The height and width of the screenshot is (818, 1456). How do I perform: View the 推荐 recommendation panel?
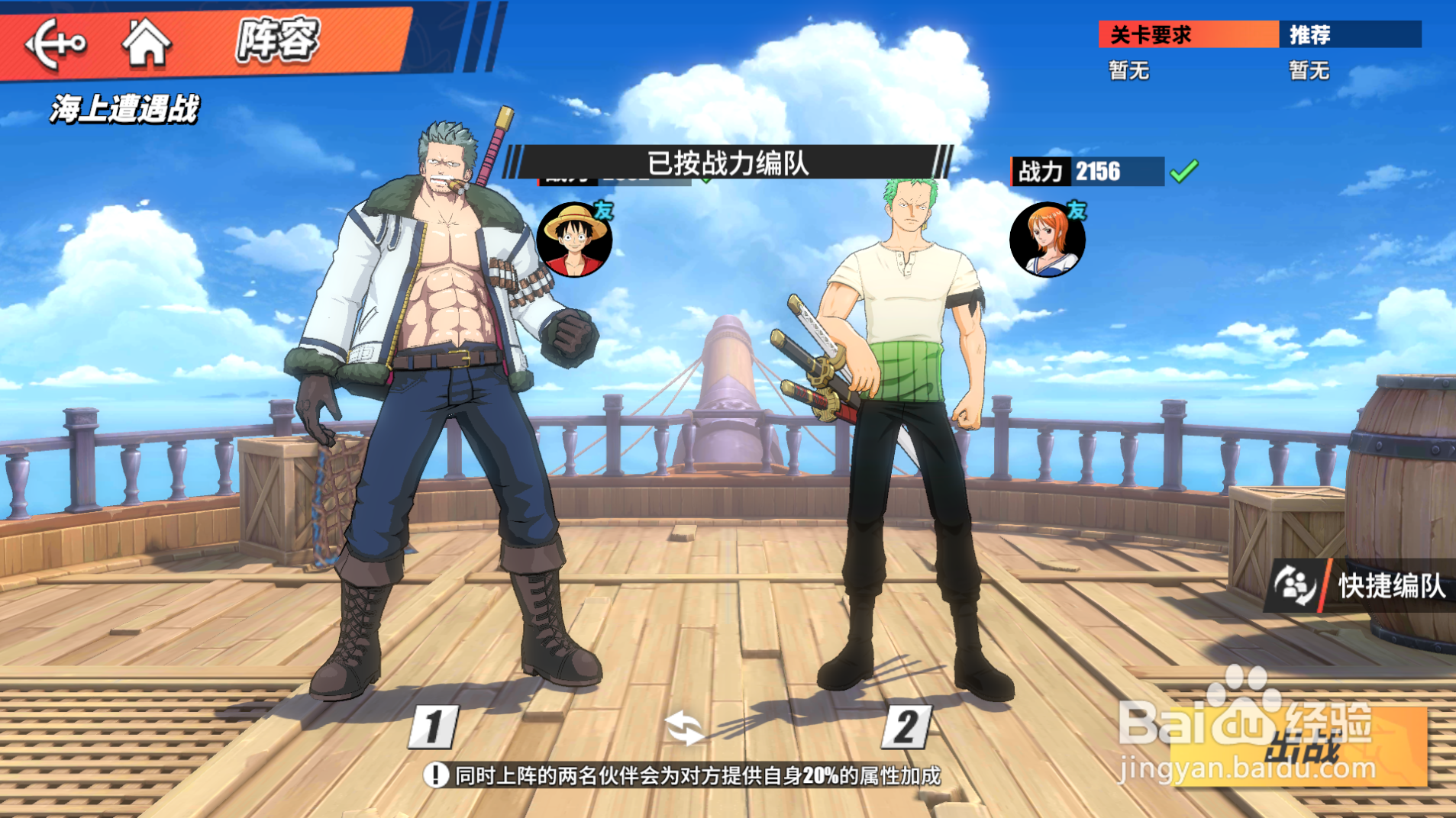[1349, 35]
